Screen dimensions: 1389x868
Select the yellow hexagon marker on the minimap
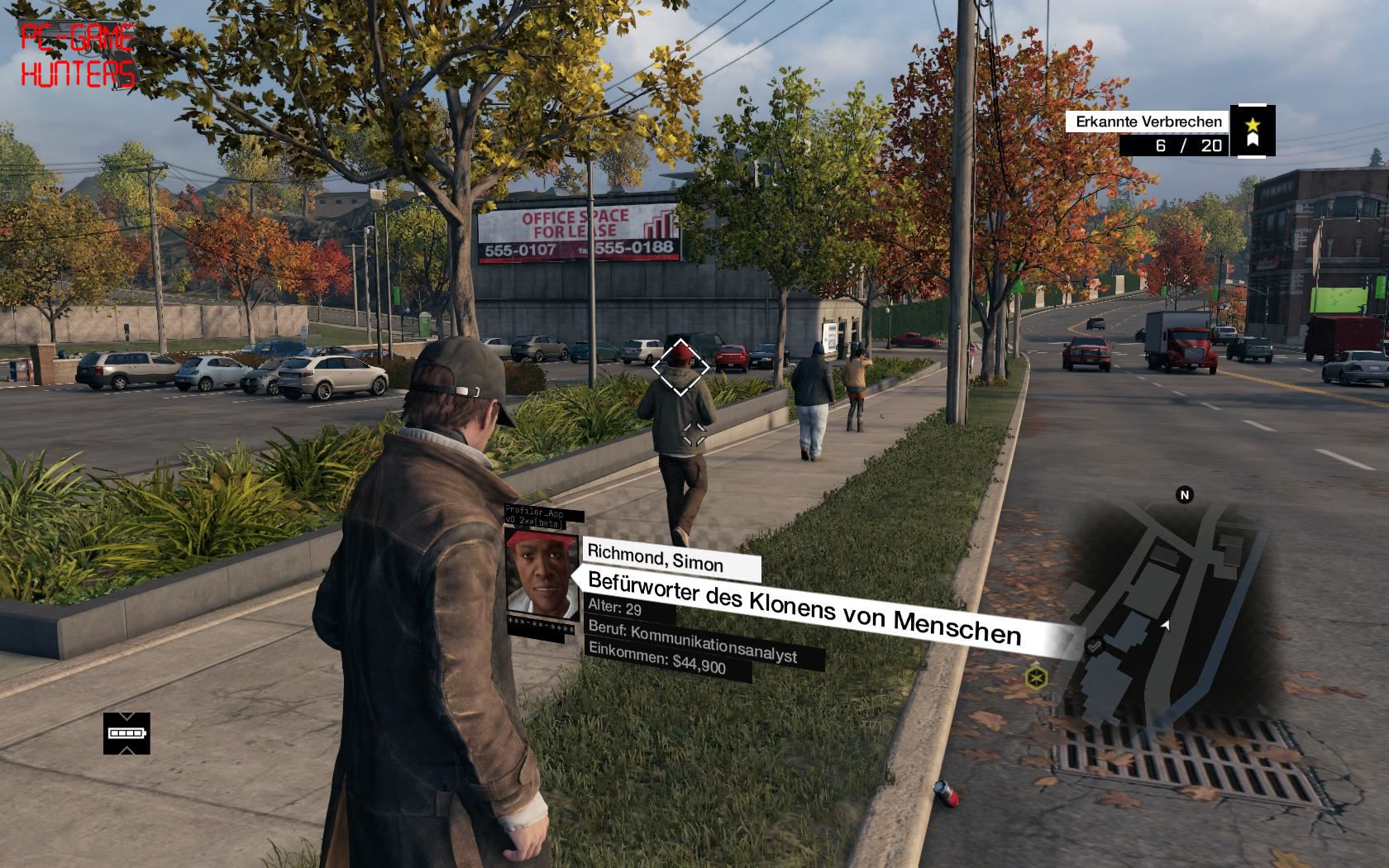1036,679
